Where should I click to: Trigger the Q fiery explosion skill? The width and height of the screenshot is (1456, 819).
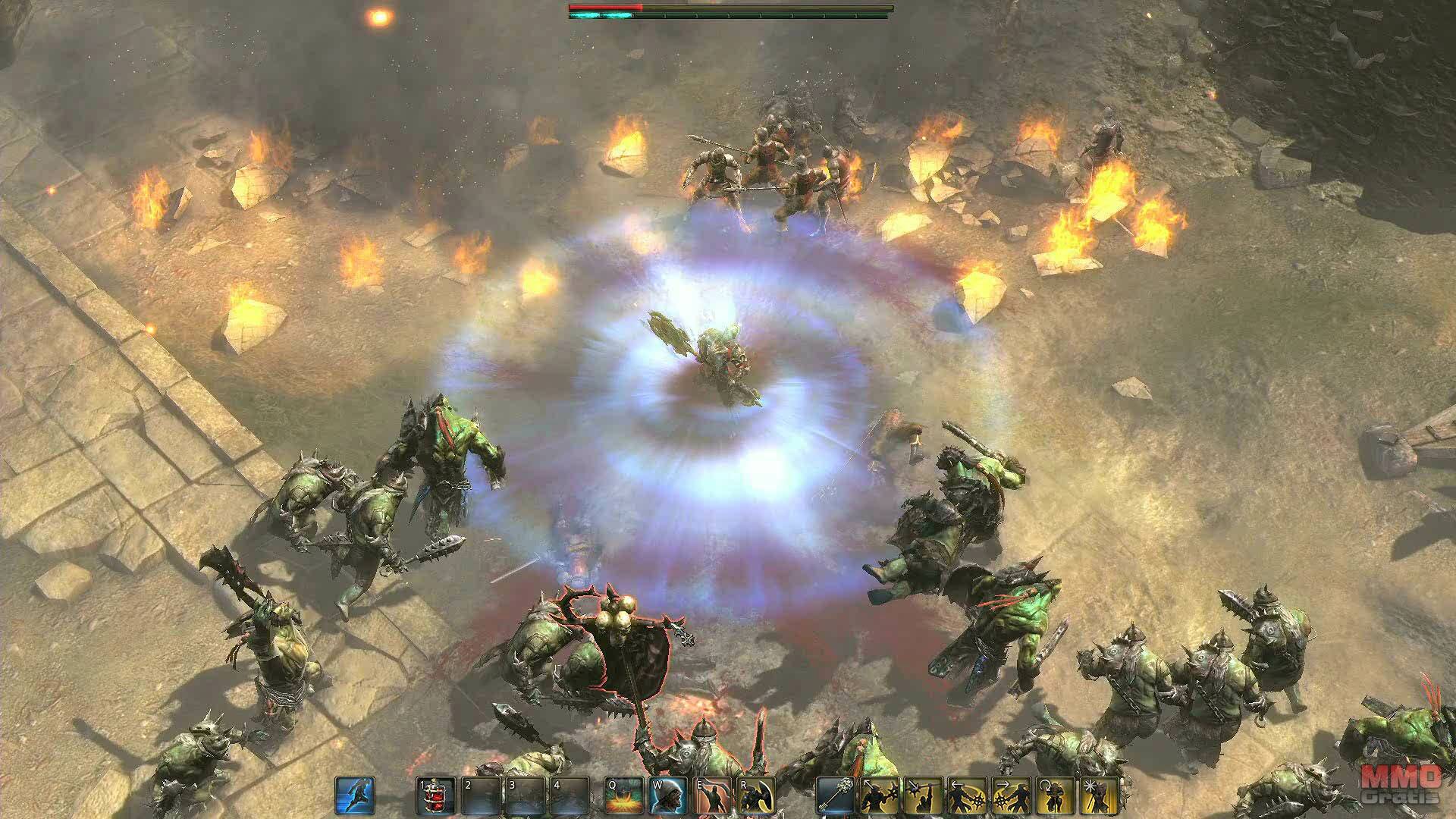point(623,796)
